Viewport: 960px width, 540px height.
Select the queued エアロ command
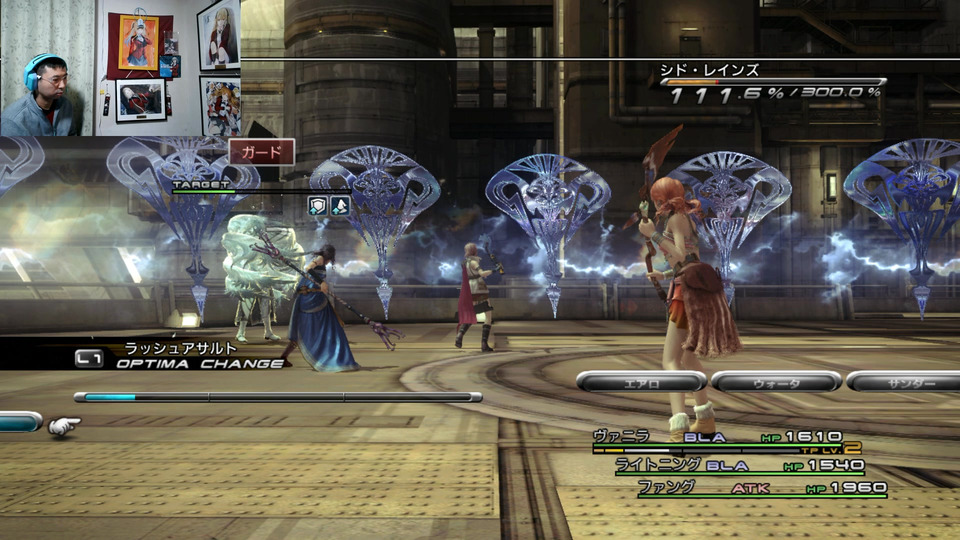click(641, 381)
